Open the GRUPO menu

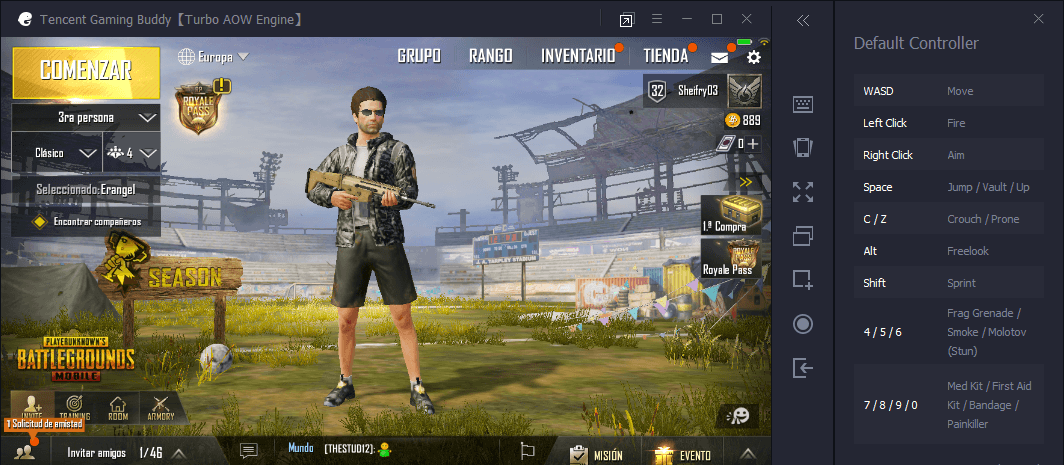click(419, 56)
